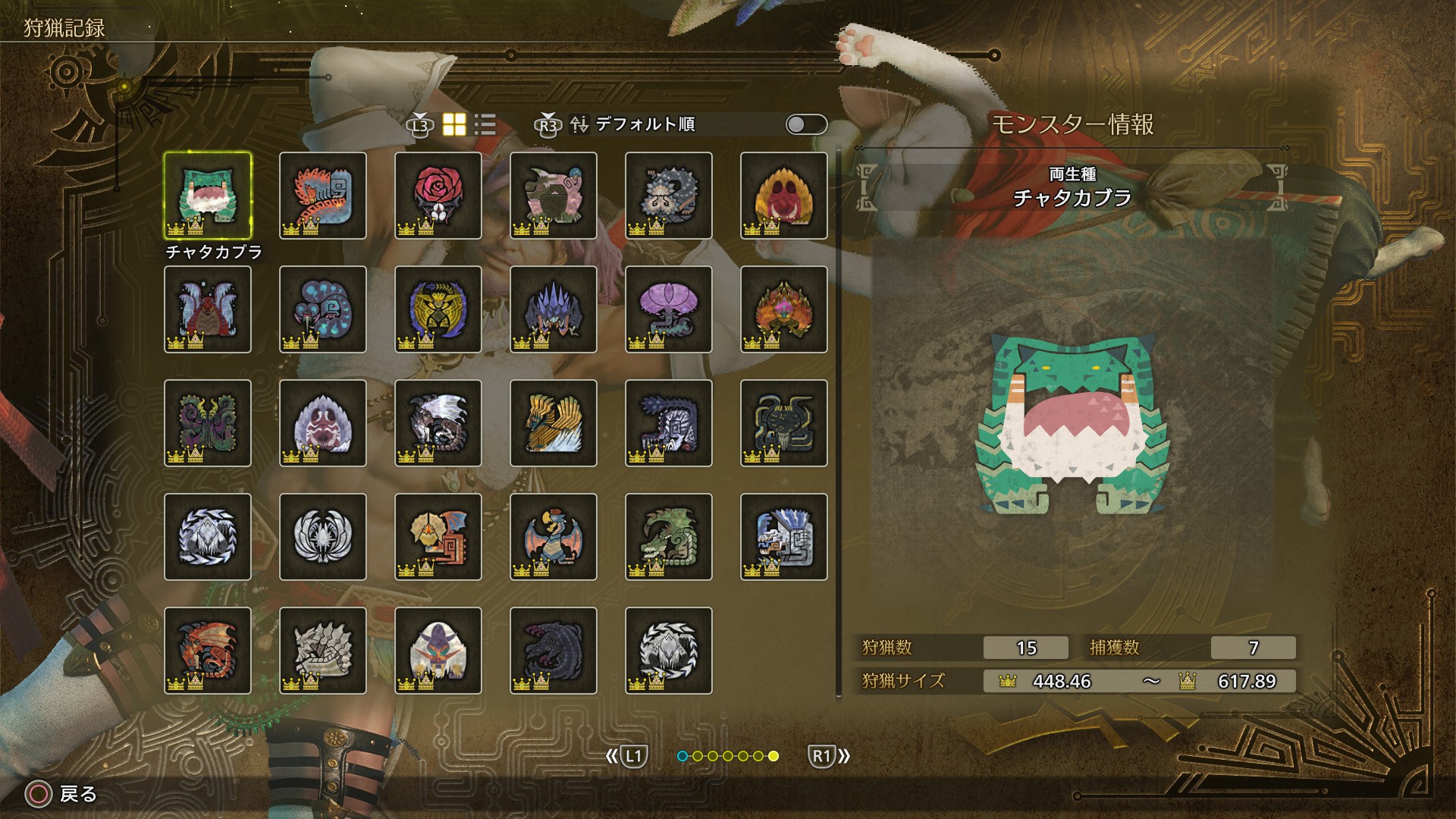This screenshot has width=1456, height=819.
Task: Choose the fiery orange Ajarakan icon
Action: coord(784,309)
